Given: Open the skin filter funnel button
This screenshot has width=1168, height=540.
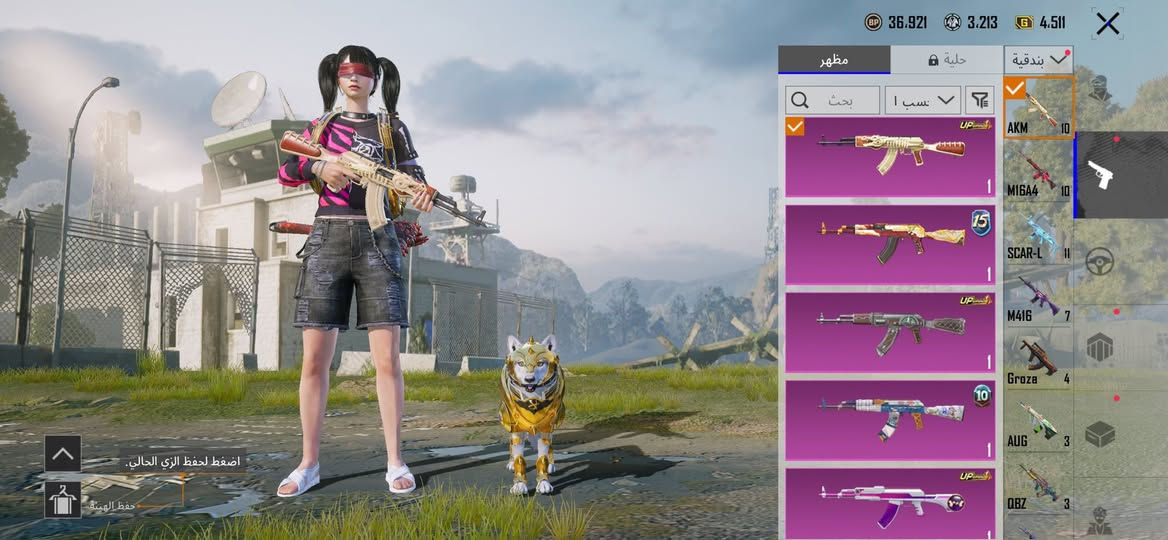Looking at the screenshot, I should [980, 100].
